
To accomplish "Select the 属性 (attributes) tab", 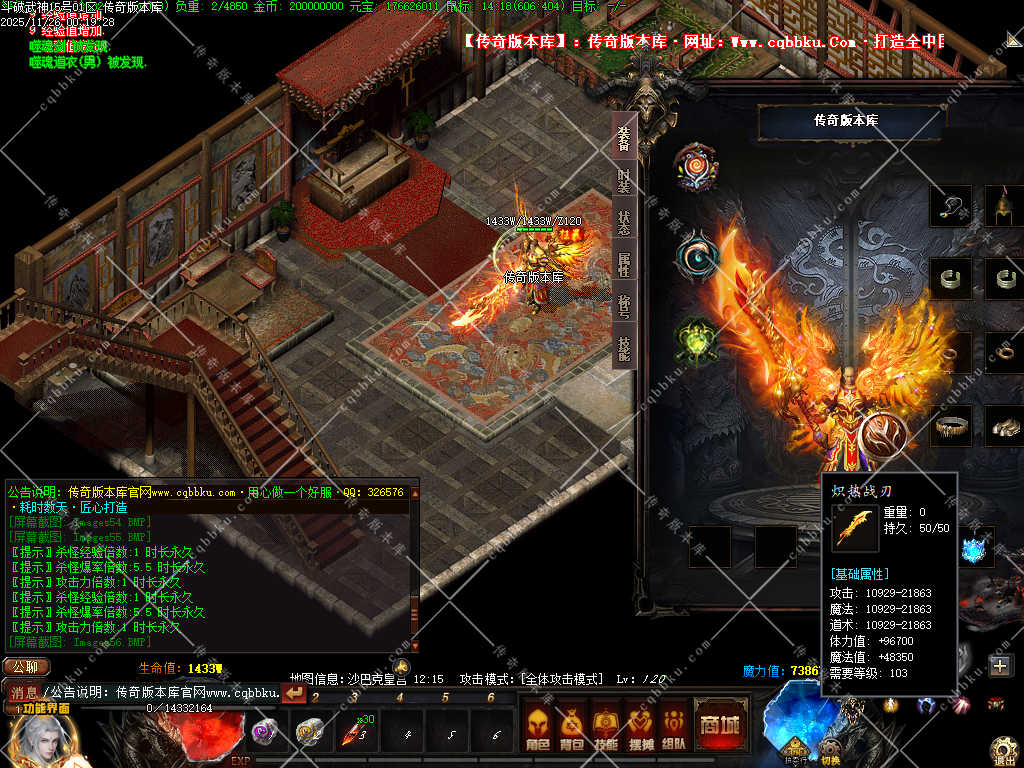I will click(624, 265).
